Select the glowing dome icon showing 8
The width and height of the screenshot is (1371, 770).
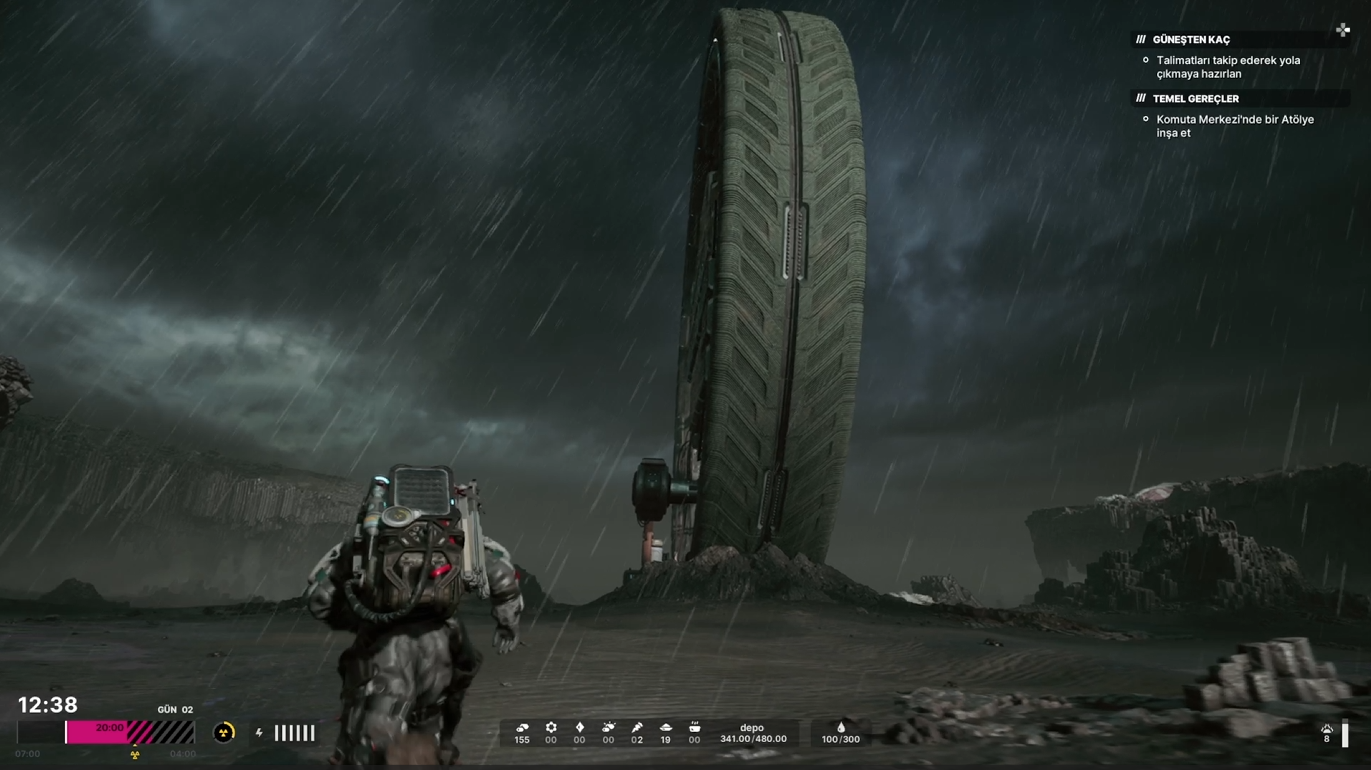coord(1327,730)
